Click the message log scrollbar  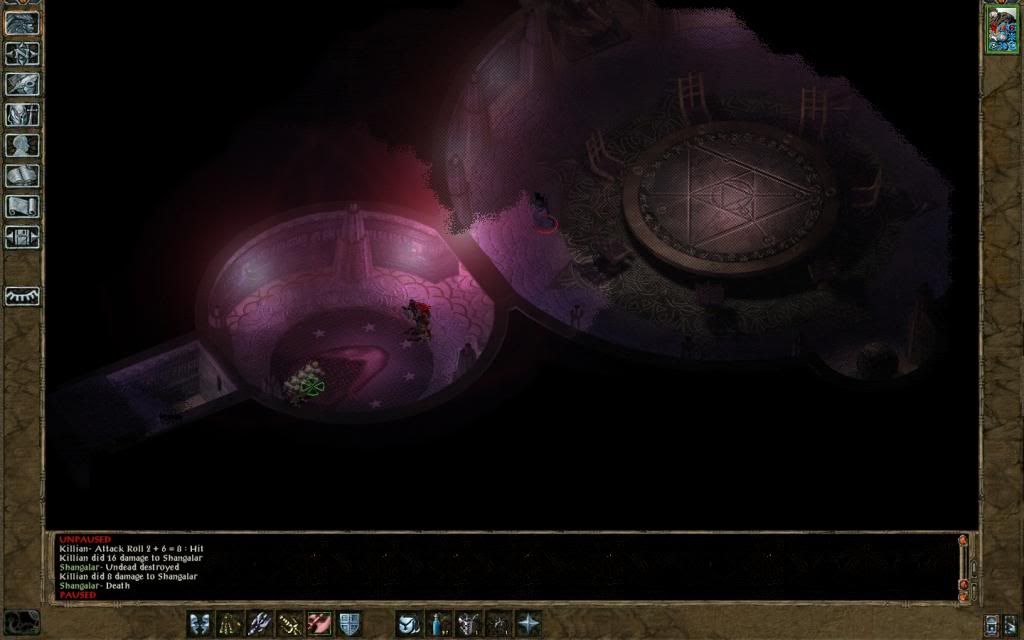[x=964, y=565]
